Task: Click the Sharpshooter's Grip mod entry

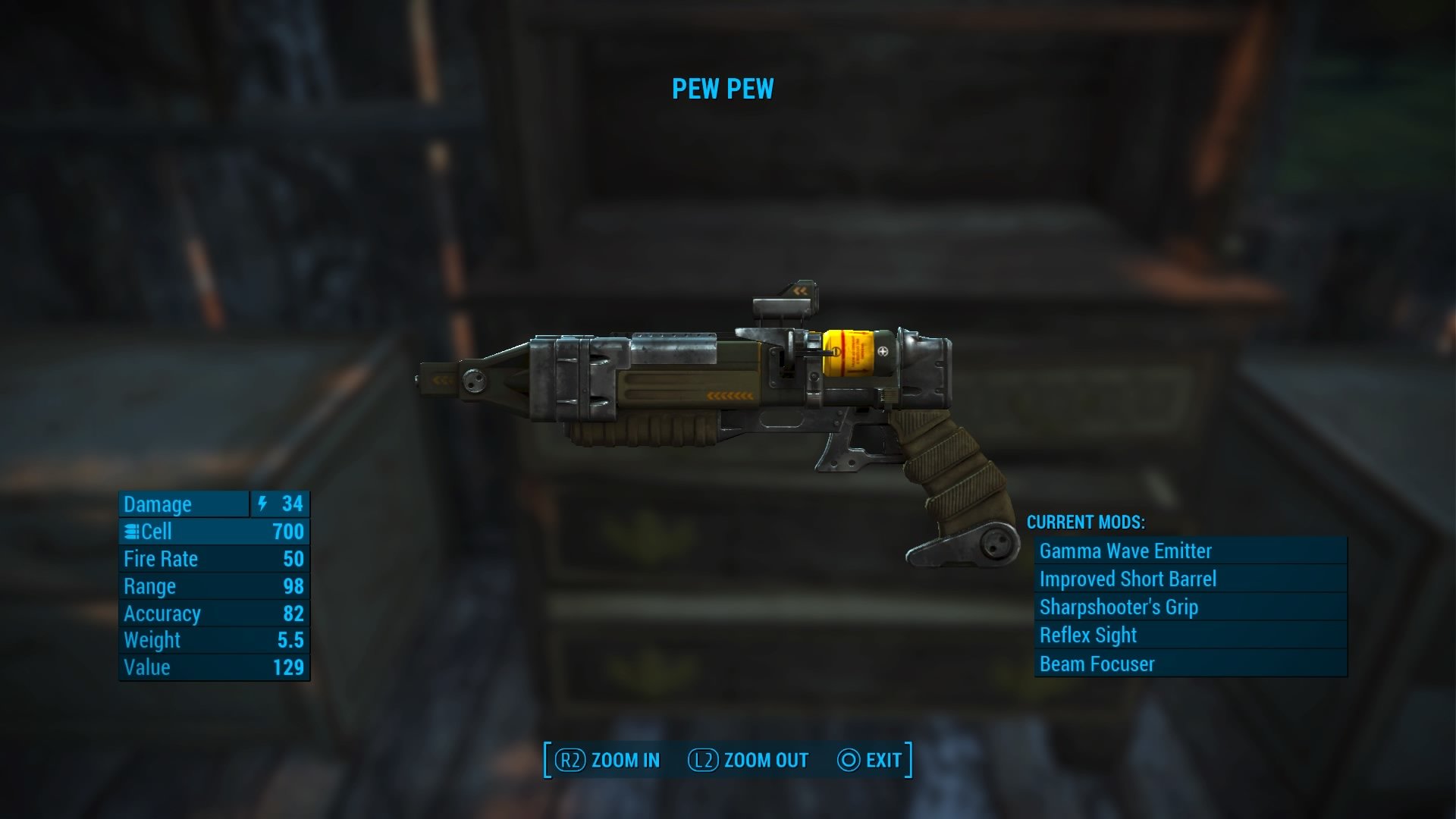Action: click(1189, 607)
